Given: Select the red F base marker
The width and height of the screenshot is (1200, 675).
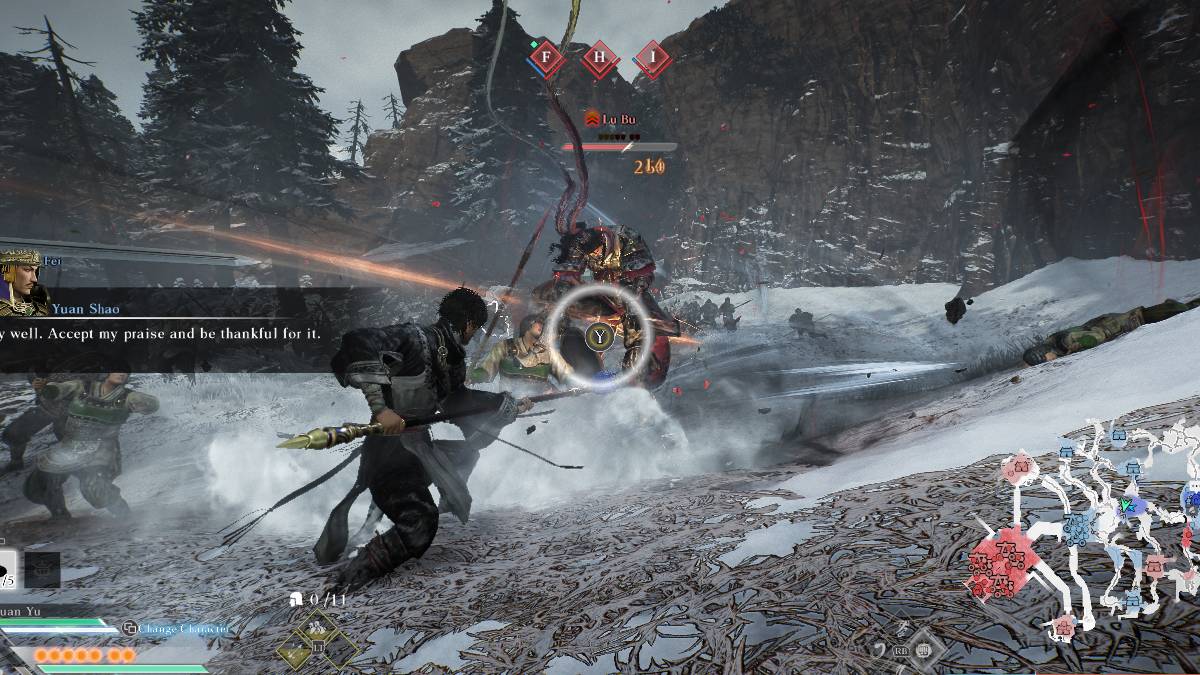Looking at the screenshot, I should pyautogui.click(x=546, y=59).
